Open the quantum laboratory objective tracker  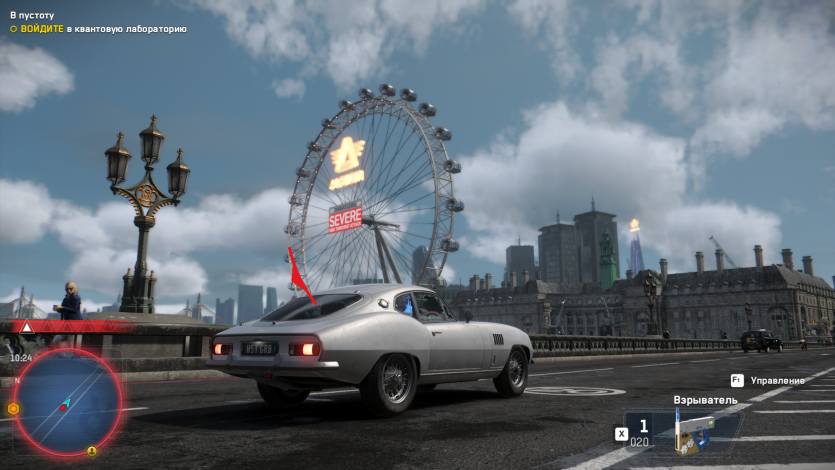click(x=98, y=29)
